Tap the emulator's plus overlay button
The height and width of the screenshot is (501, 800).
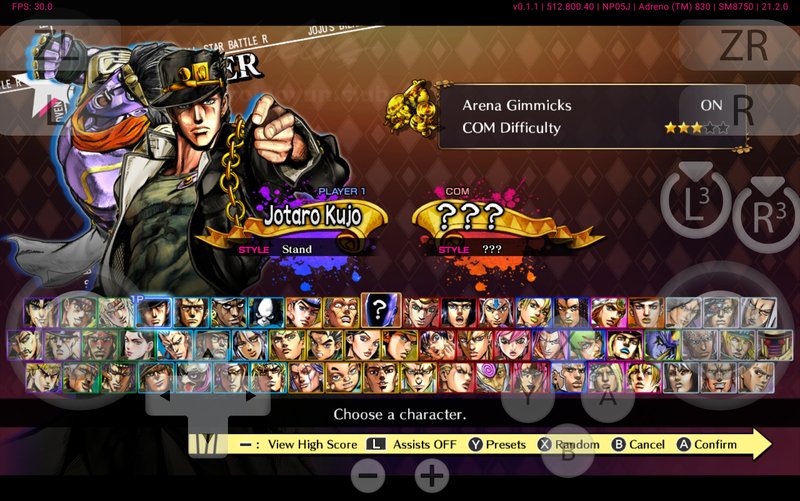[432, 476]
